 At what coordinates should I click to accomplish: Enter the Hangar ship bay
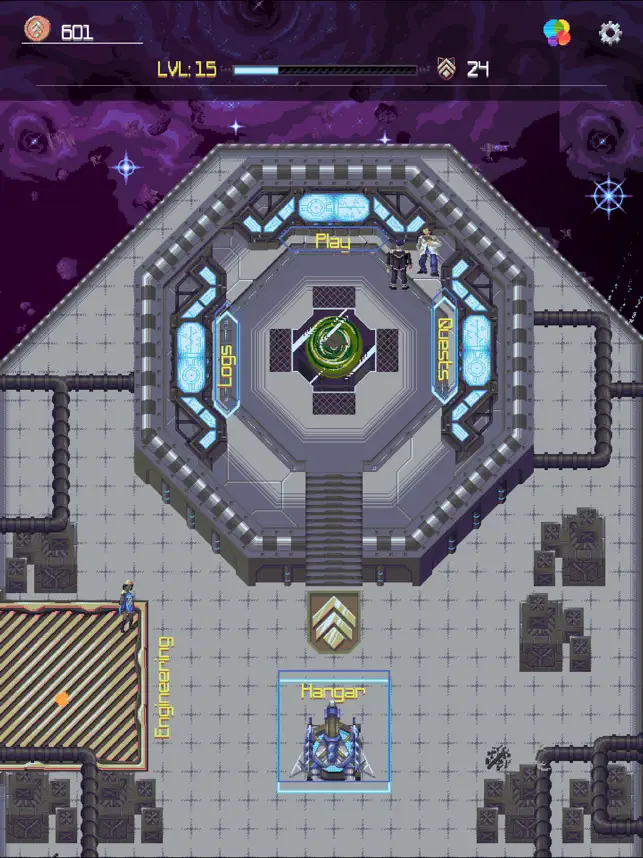click(333, 735)
